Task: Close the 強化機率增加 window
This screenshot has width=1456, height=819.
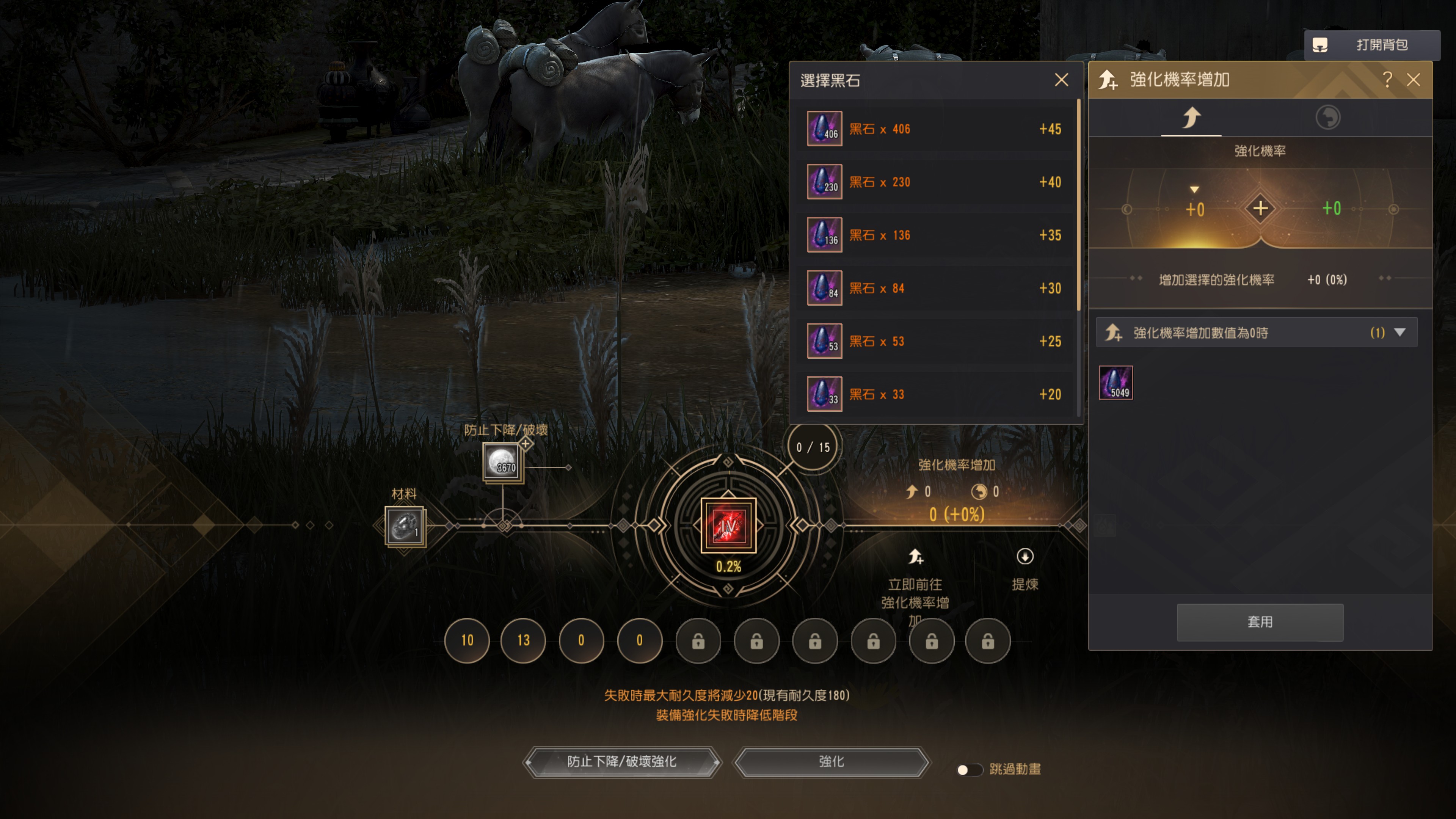Action: [x=1413, y=80]
